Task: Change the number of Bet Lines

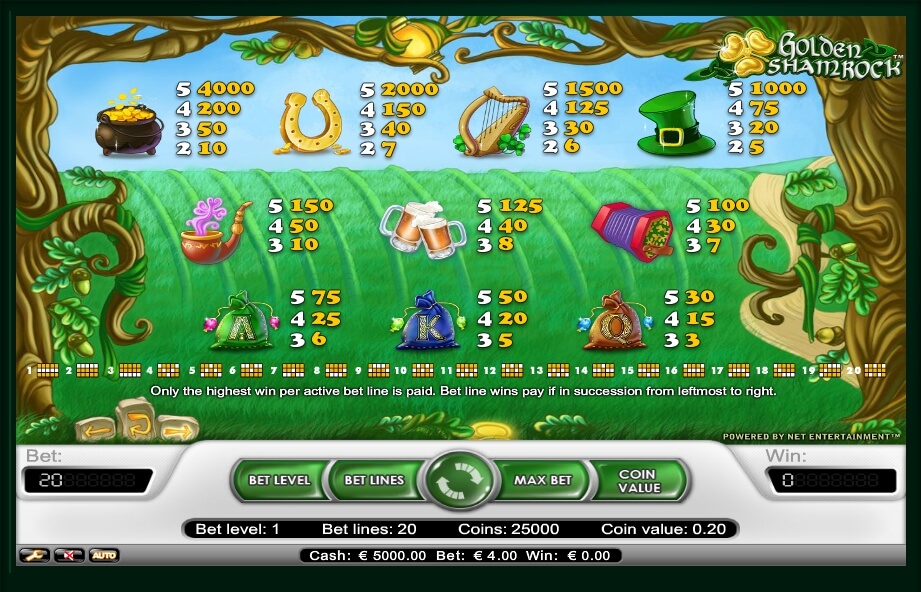Action: click(x=373, y=480)
